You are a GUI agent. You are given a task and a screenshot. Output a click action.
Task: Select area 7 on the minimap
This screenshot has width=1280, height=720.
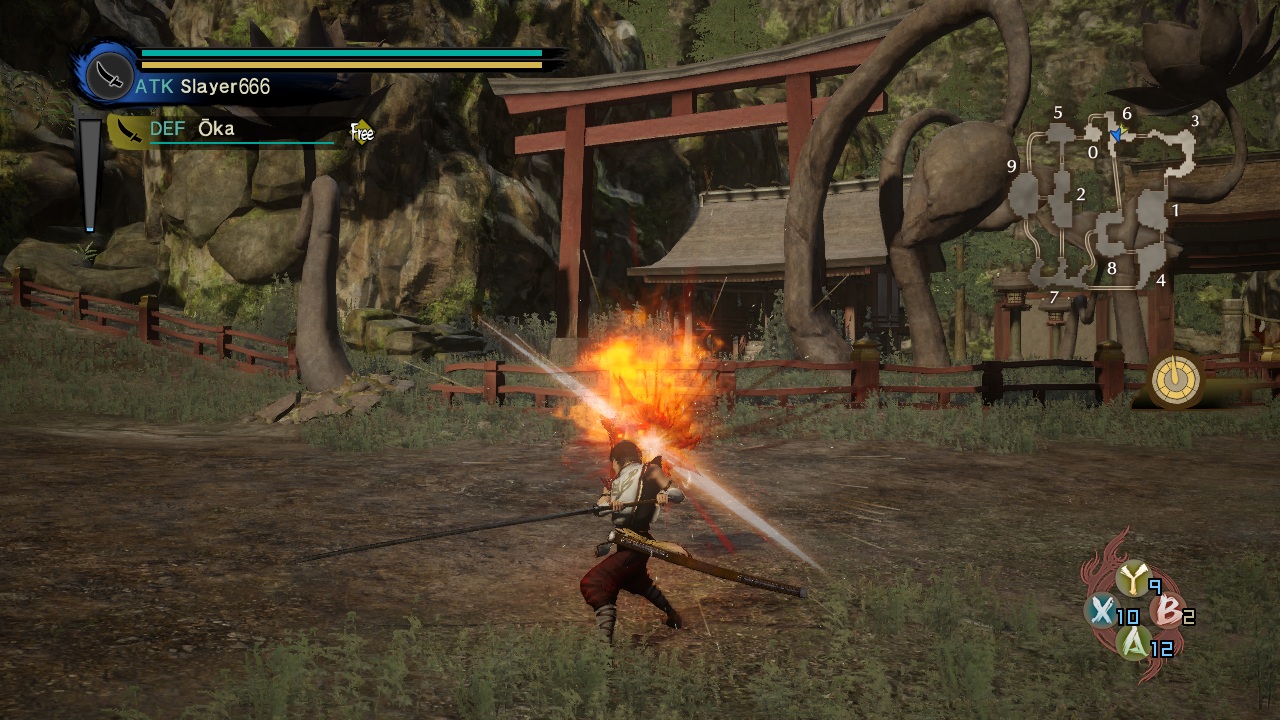[1053, 297]
